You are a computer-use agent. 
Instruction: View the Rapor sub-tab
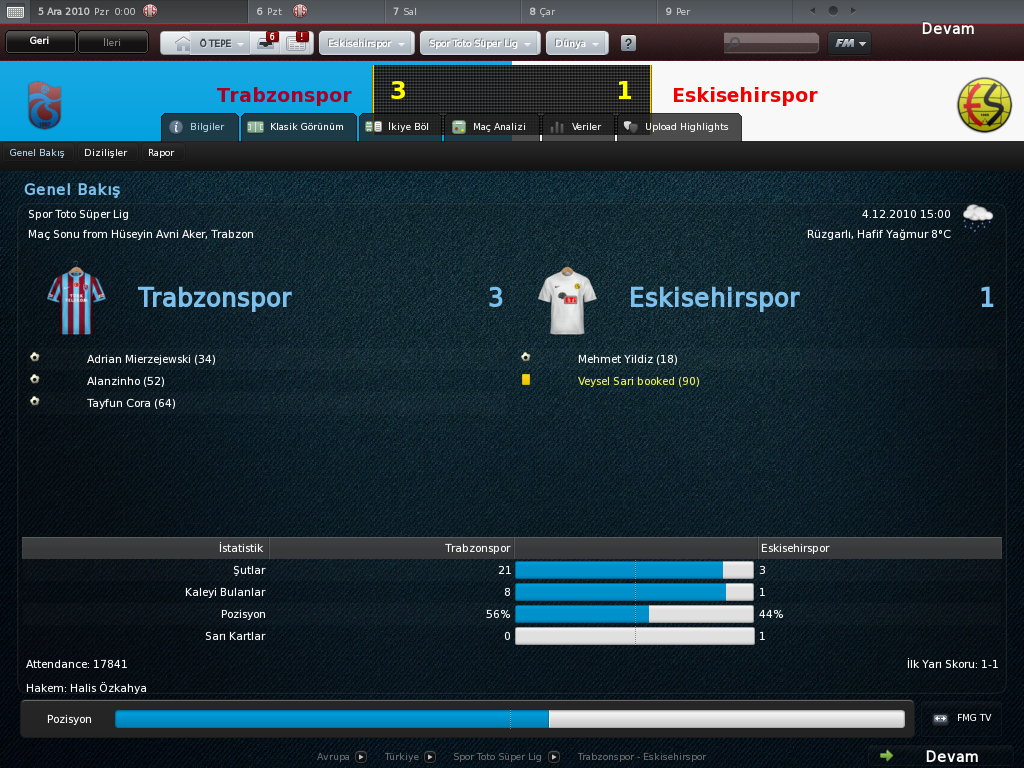click(161, 153)
